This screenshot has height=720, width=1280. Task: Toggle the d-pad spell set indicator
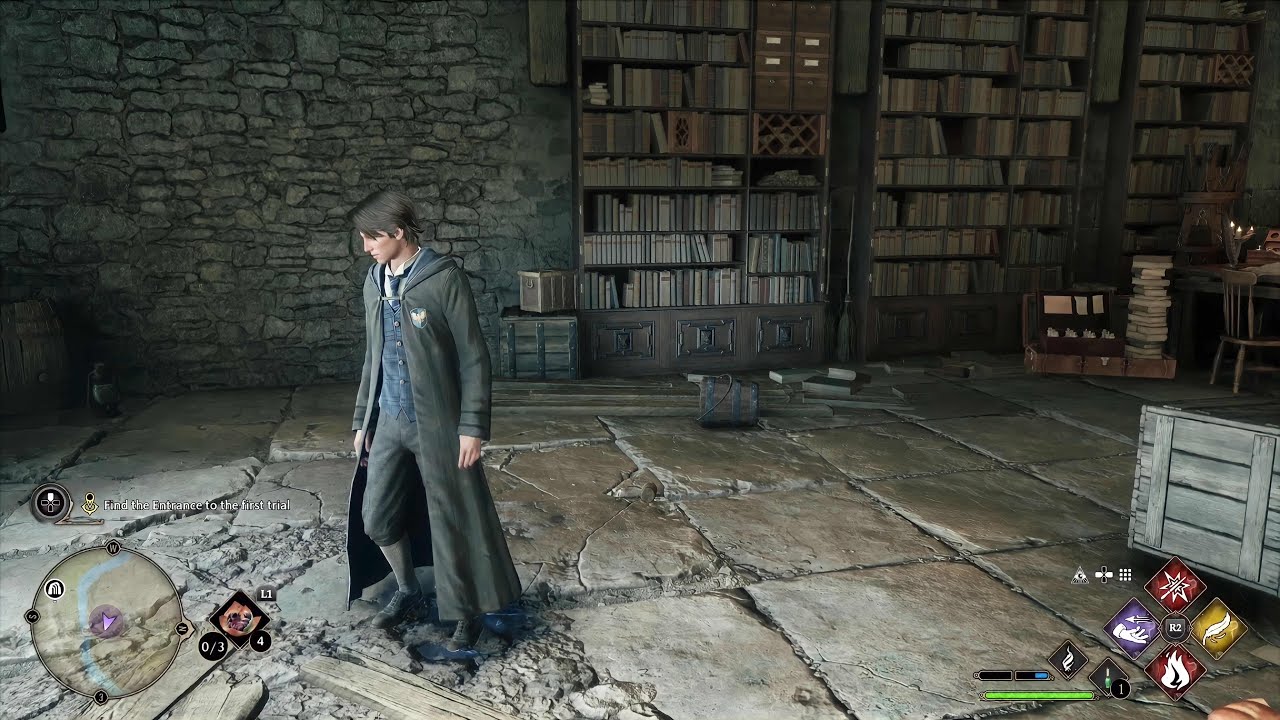pos(1104,574)
